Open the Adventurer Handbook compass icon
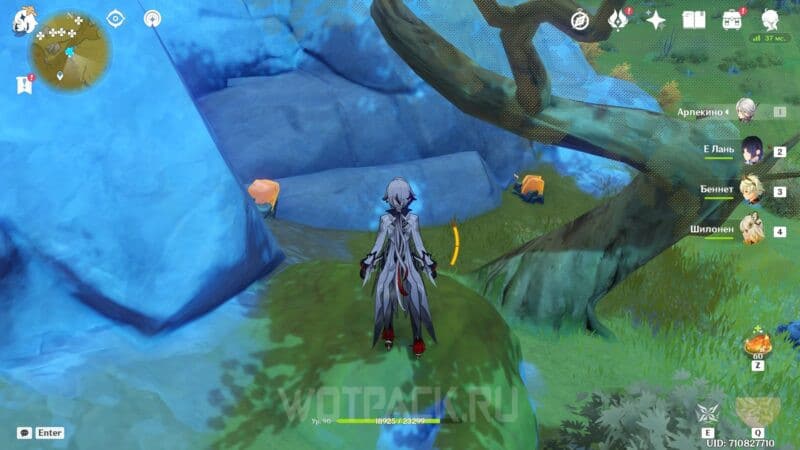Screen dimensions: 800x450 click(580, 19)
